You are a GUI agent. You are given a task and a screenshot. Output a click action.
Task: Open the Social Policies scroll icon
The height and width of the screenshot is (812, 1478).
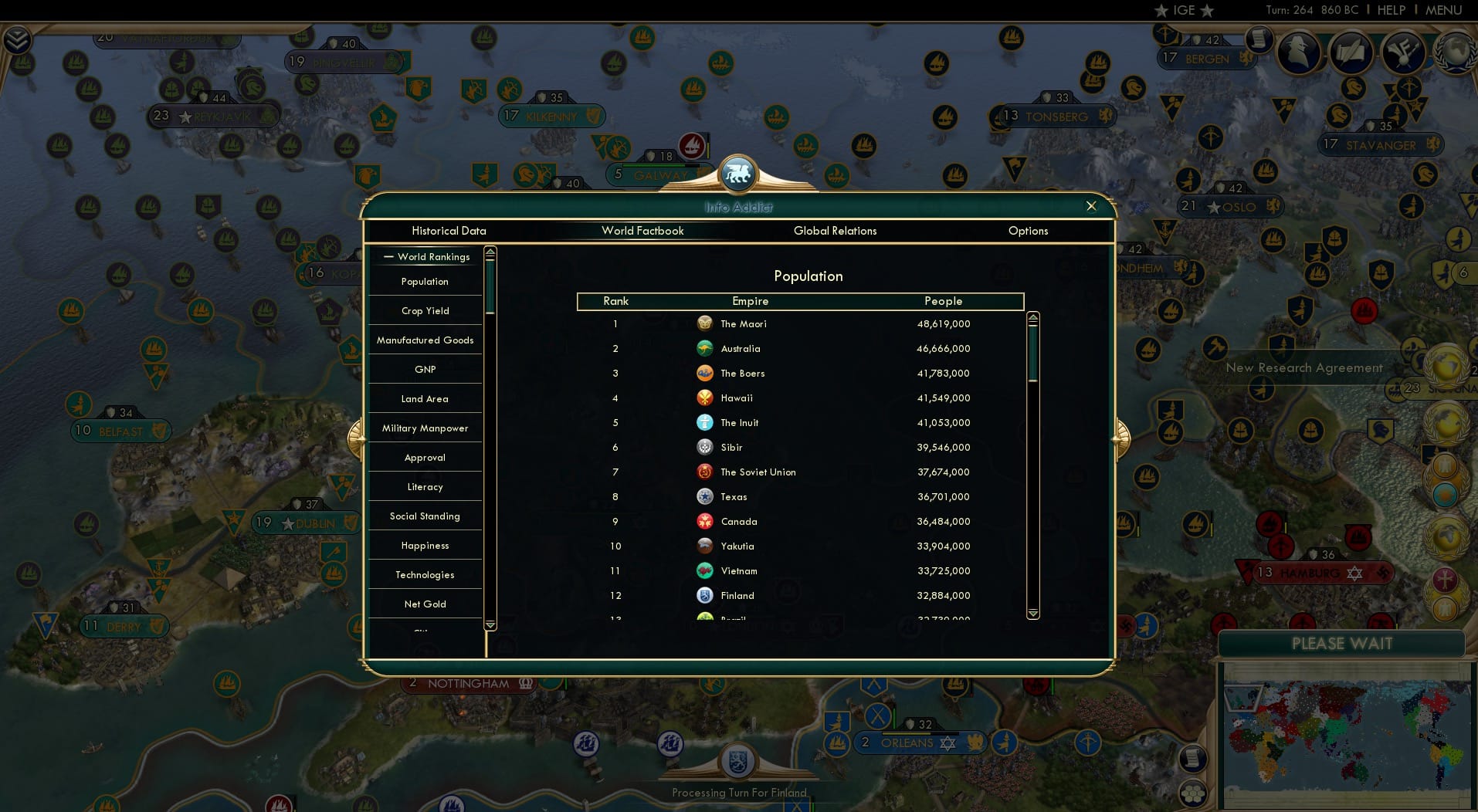1352,52
